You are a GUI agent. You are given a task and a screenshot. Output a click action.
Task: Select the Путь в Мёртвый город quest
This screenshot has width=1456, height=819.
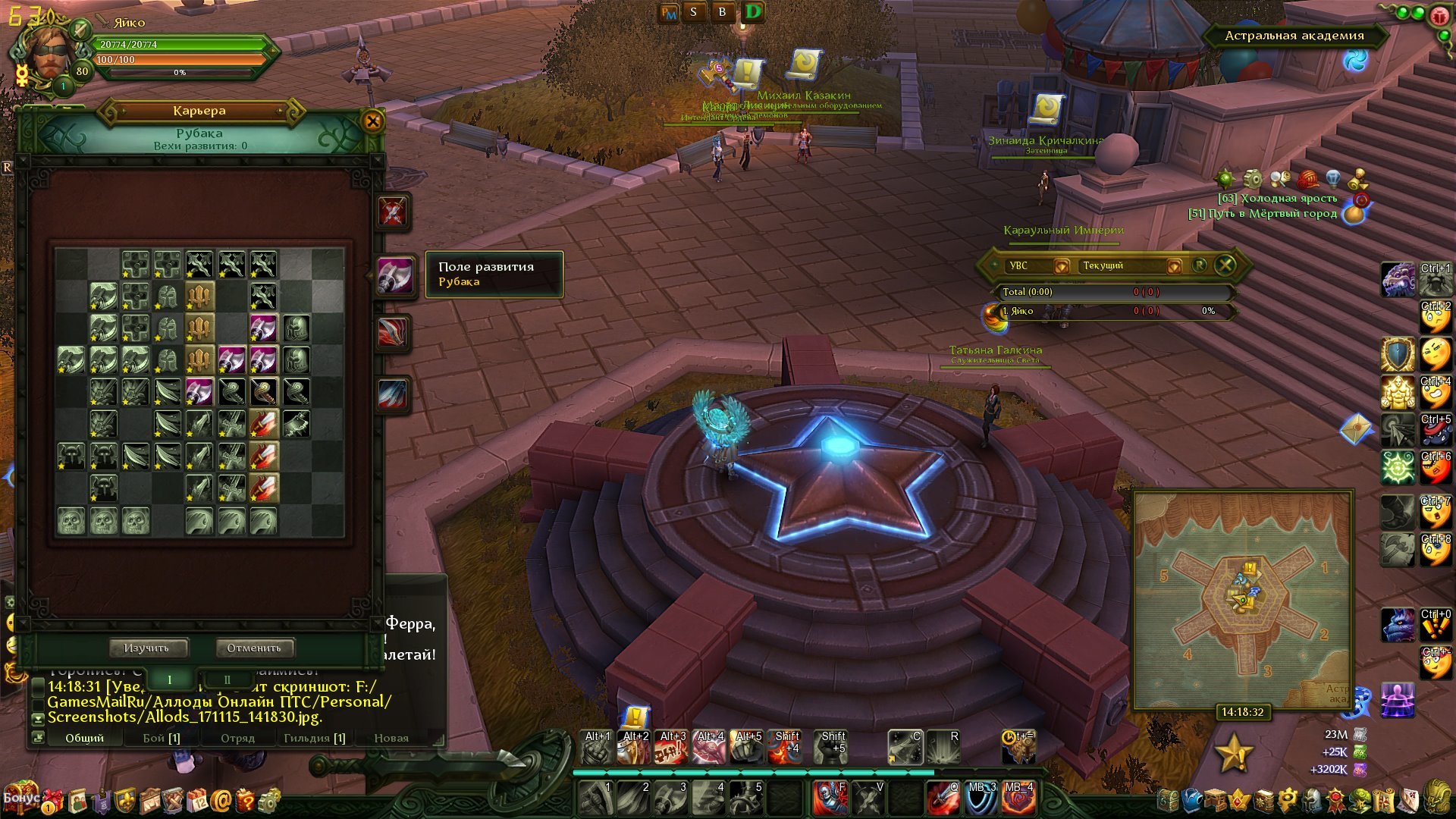point(1263,214)
